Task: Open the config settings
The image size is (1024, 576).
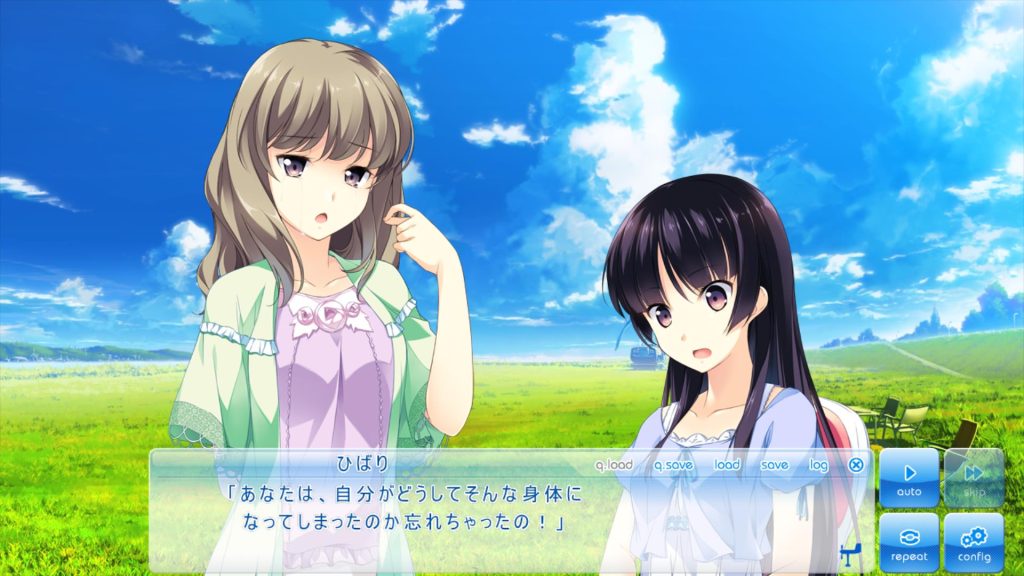Action: 973,542
